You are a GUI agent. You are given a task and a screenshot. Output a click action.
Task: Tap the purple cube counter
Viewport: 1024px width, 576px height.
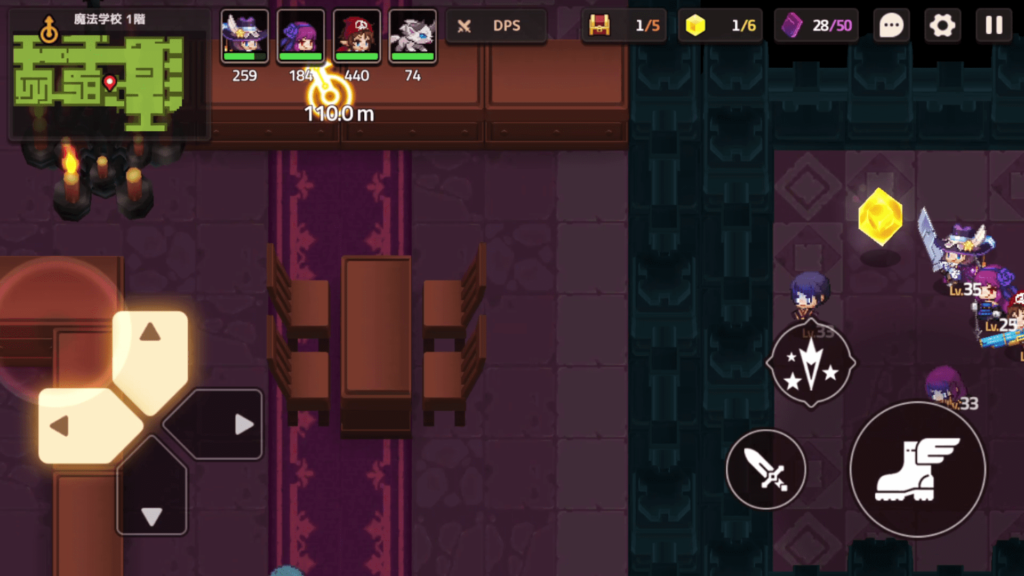pos(816,26)
